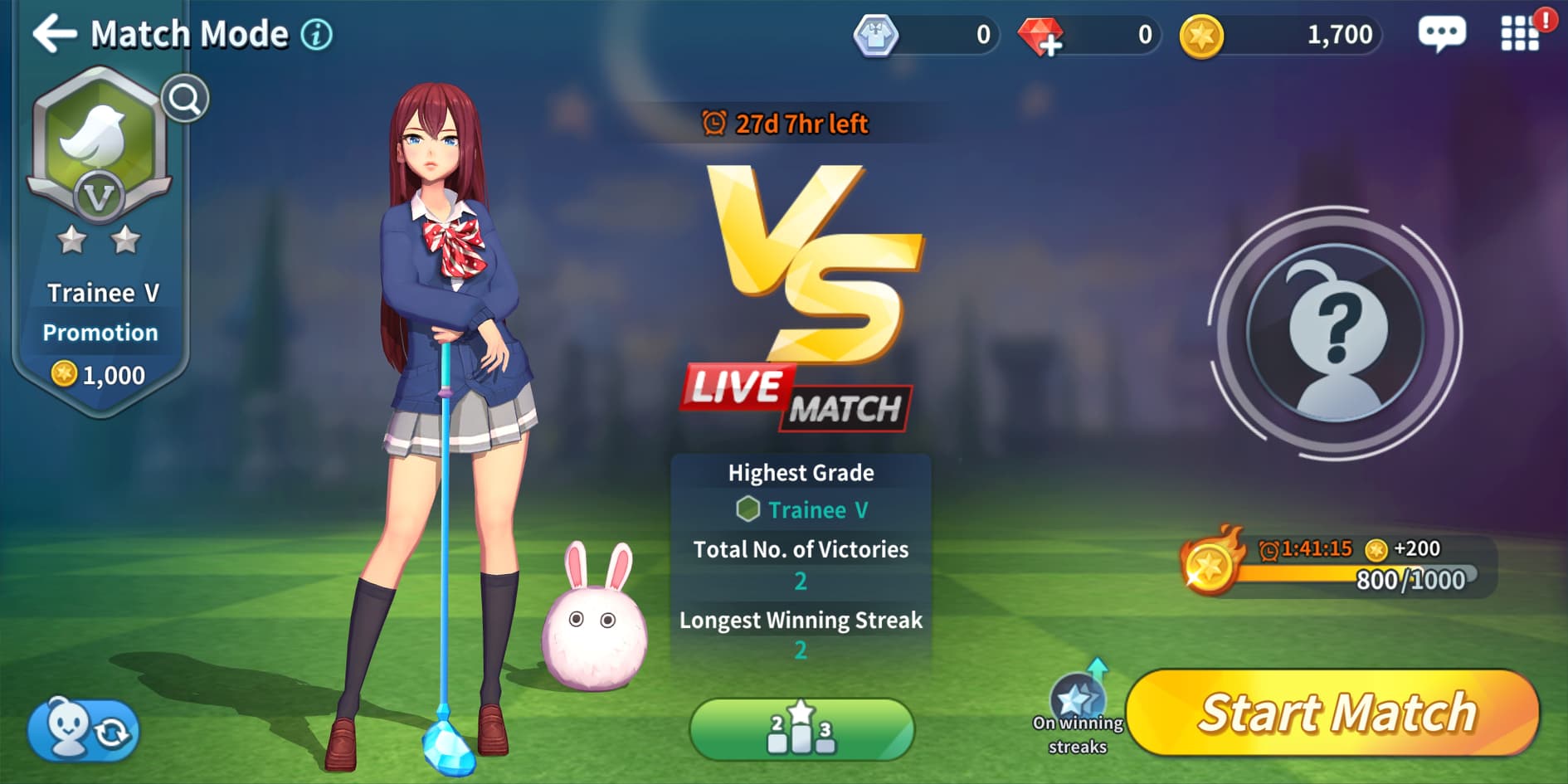
Task: Add gems via red gem plus icon
Action: tap(1040, 37)
